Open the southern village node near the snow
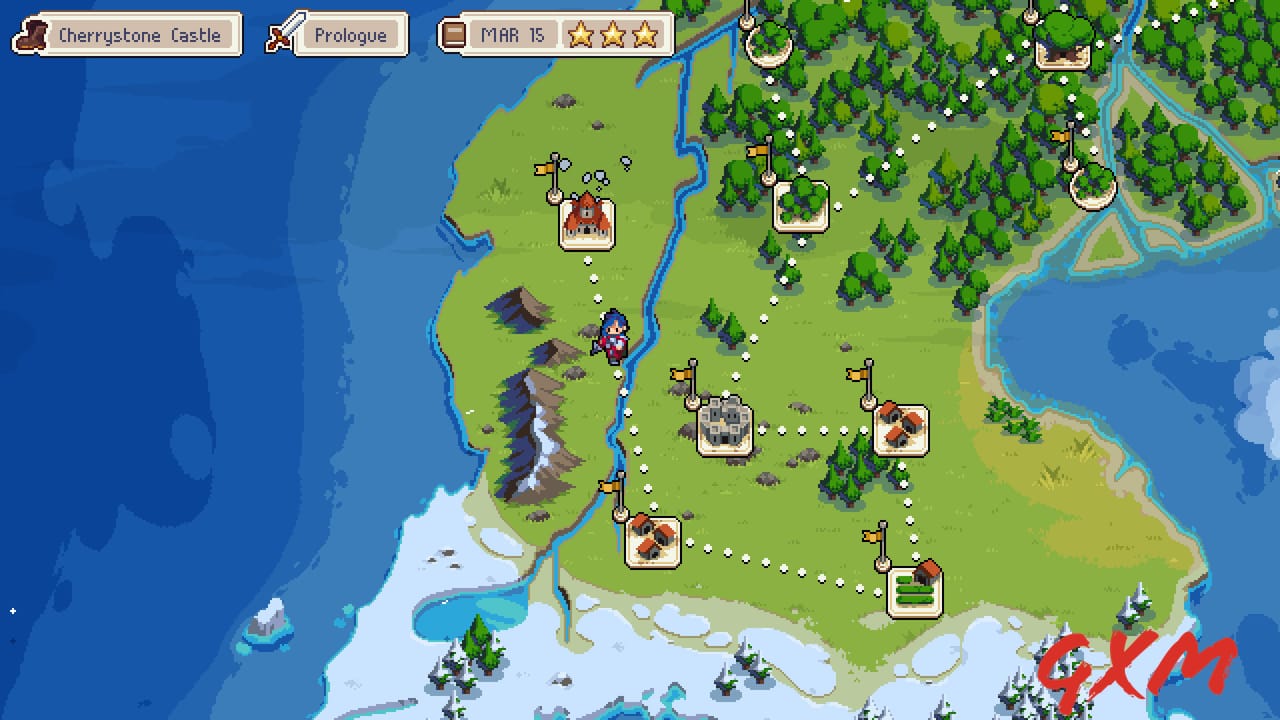This screenshot has width=1280, height=720. tap(652, 540)
